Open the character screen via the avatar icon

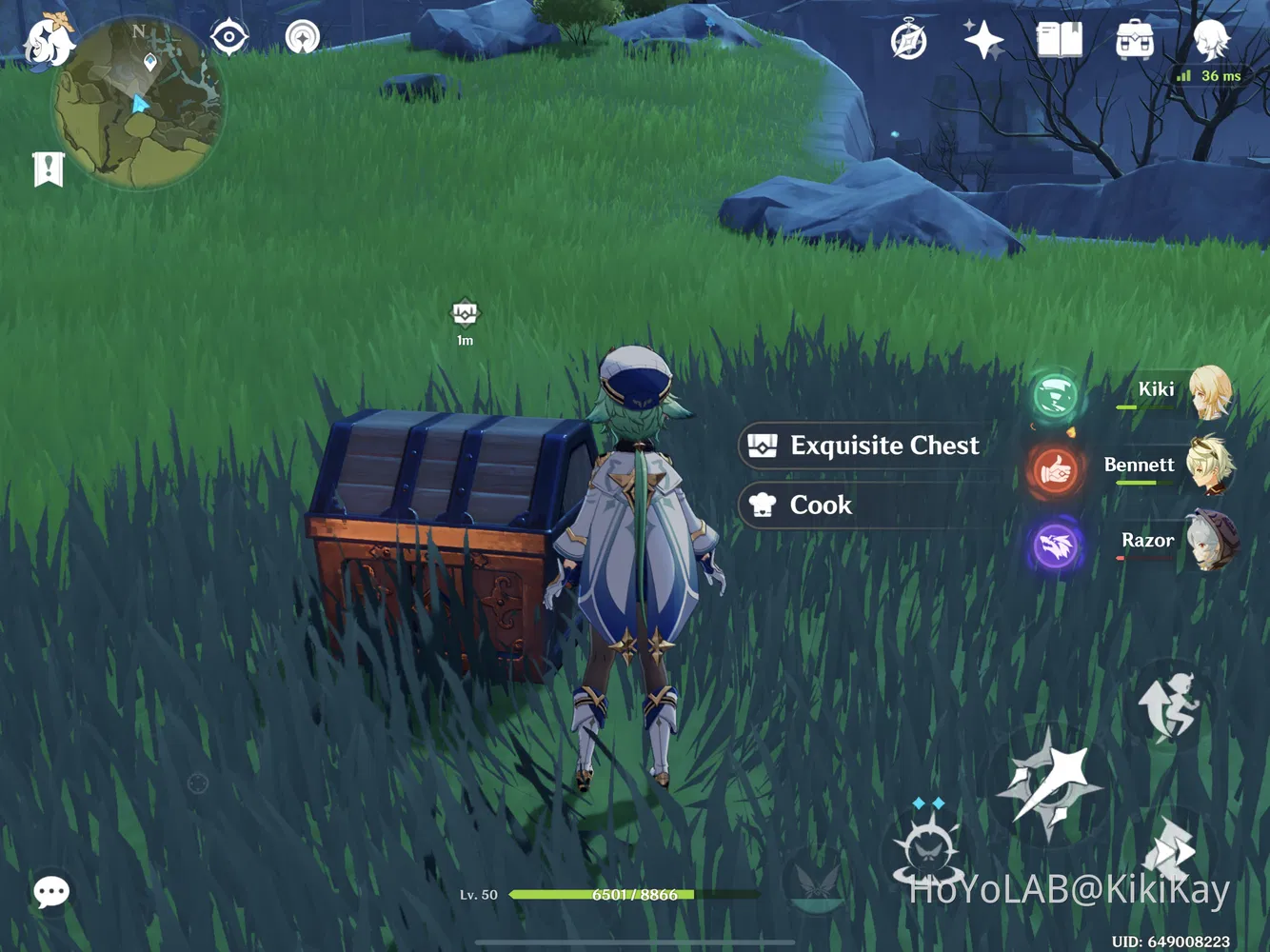(x=1209, y=40)
